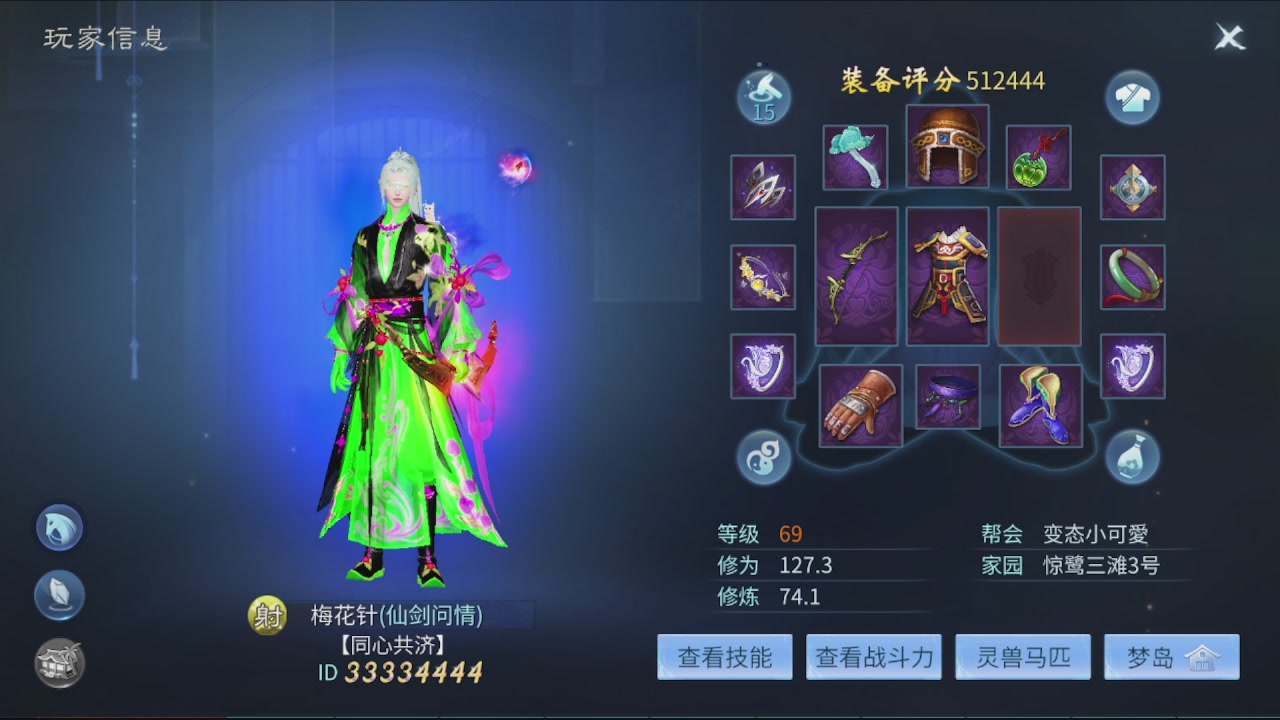Click the teapot icon with the 15 badge
The image size is (1280, 720).
pyautogui.click(x=763, y=97)
